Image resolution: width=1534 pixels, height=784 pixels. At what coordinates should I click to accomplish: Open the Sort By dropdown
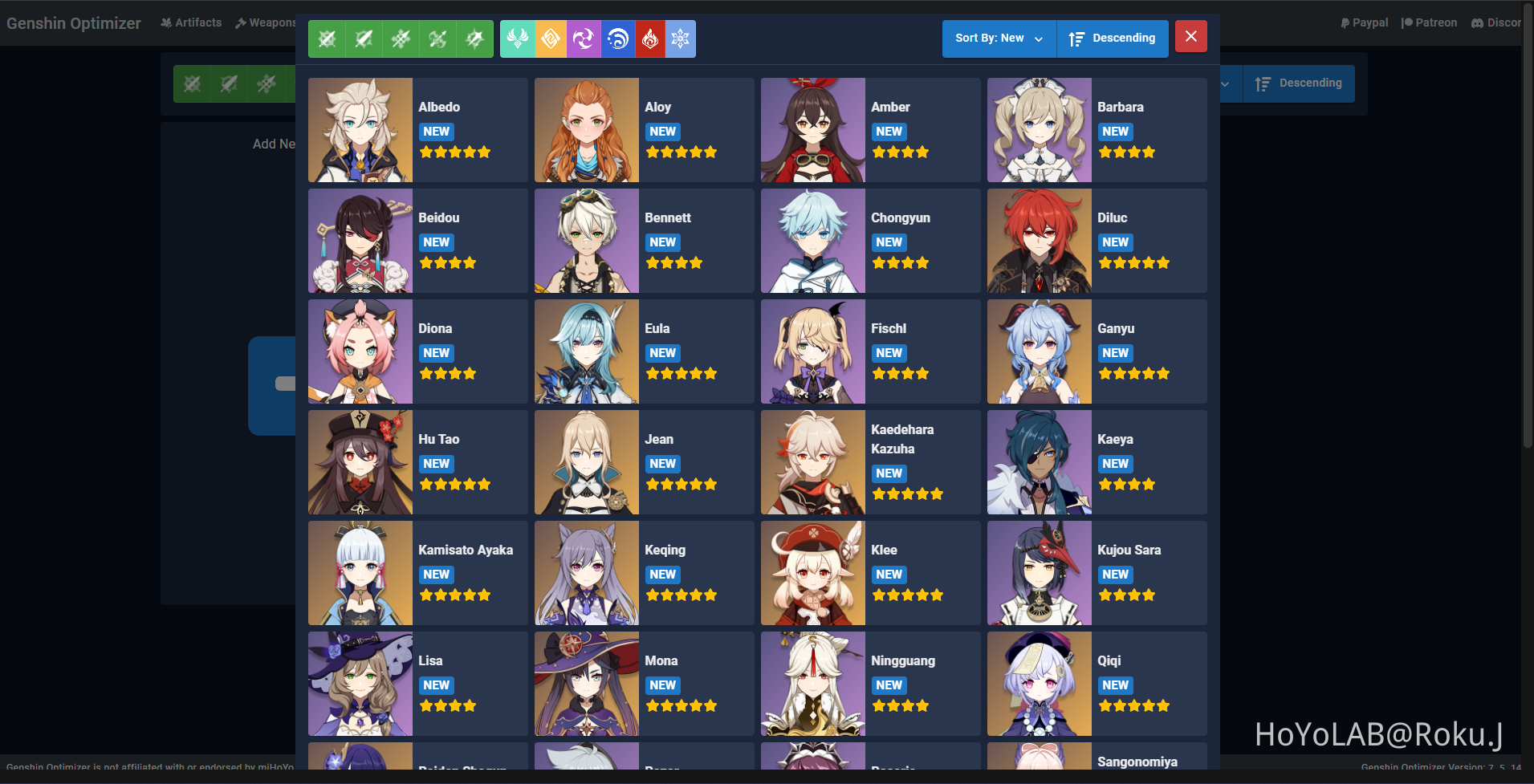(998, 38)
